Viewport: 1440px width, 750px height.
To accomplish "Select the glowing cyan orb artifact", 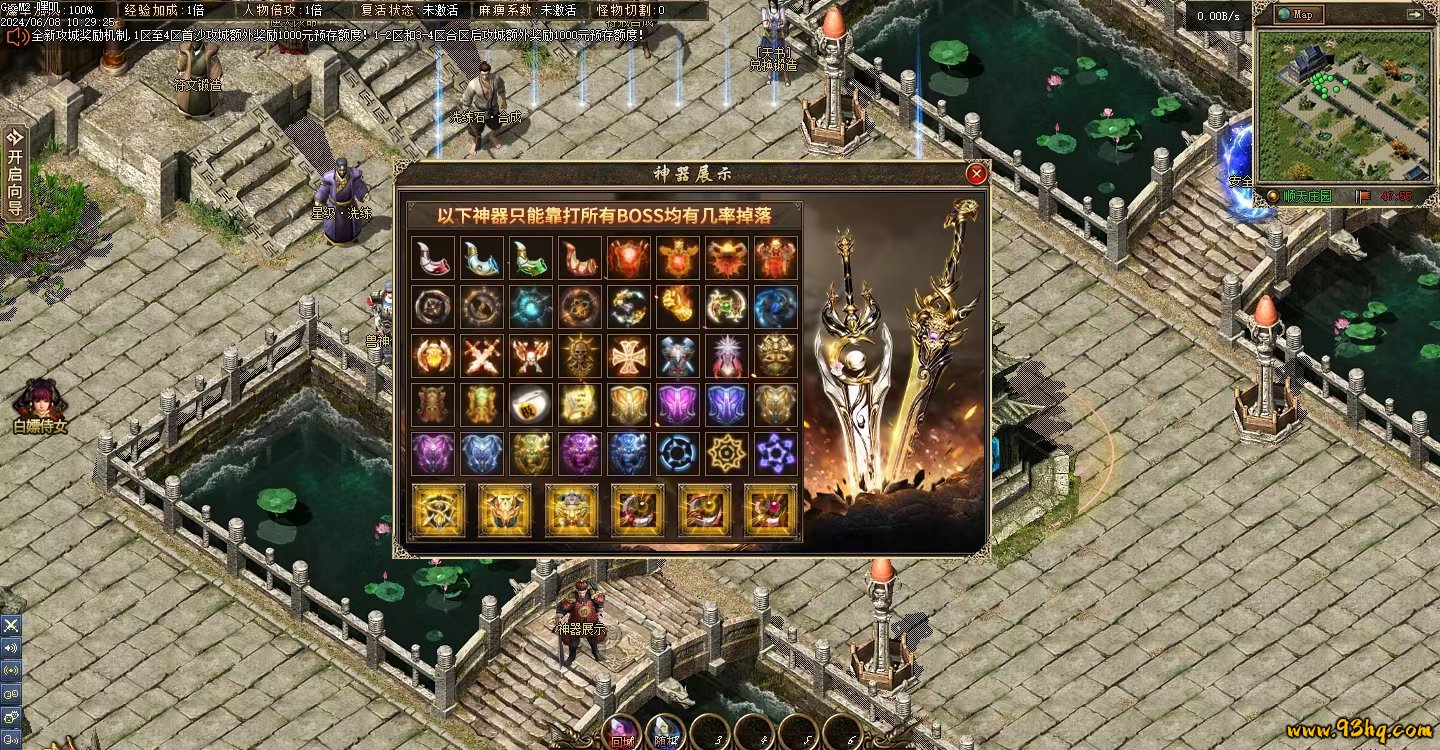I will [531, 306].
